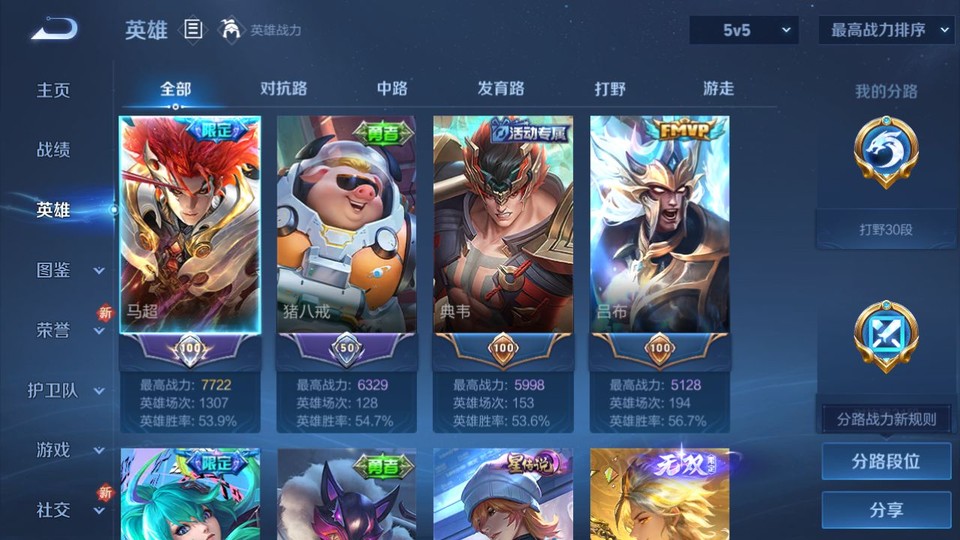The width and height of the screenshot is (960, 540).
Task: Switch to the 中路 tab
Action: (392, 88)
